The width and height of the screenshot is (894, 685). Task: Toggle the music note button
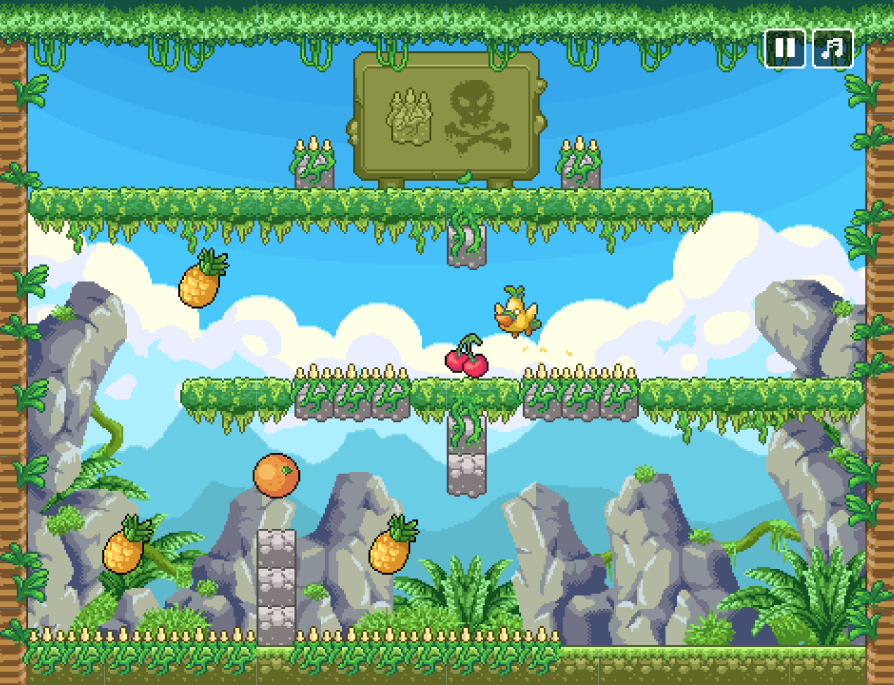click(833, 48)
